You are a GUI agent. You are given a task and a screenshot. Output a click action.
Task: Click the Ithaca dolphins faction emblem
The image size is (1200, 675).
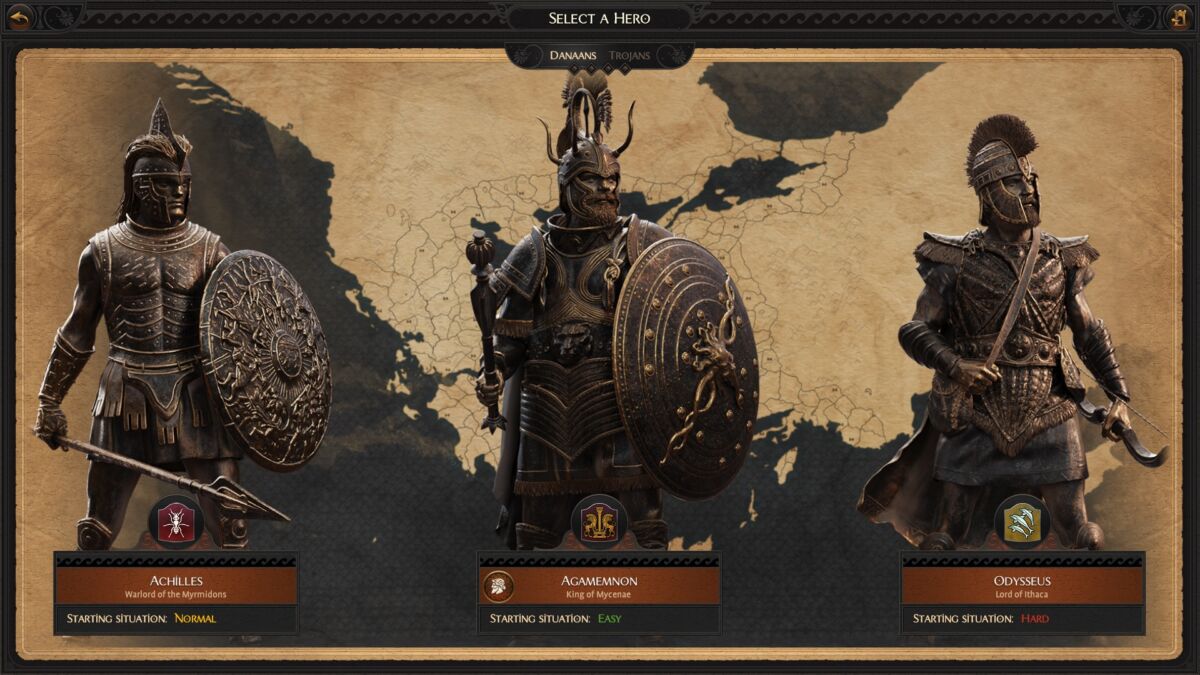coord(1022,522)
